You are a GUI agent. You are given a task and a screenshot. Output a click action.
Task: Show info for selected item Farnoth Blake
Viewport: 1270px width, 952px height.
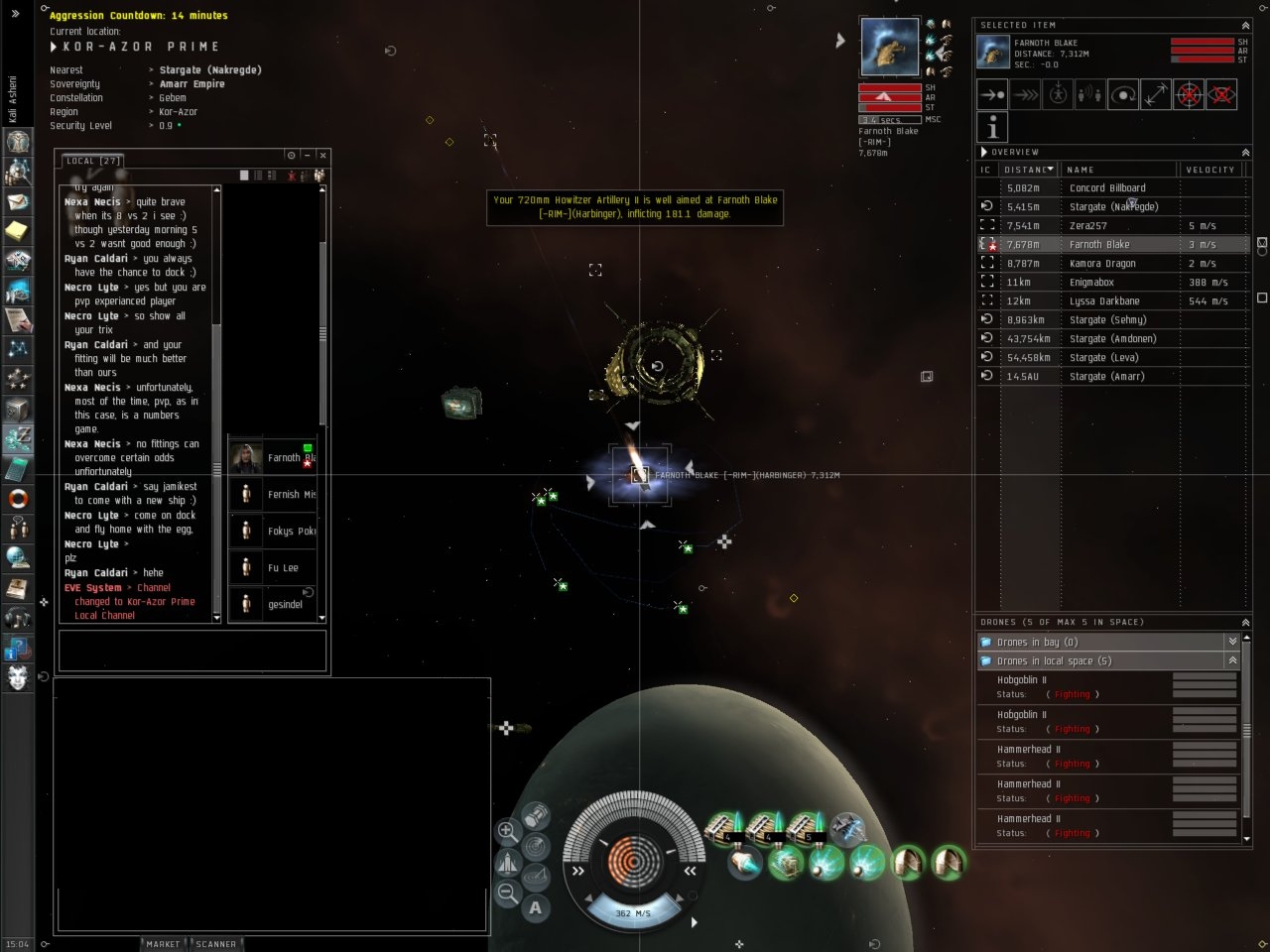point(992,127)
